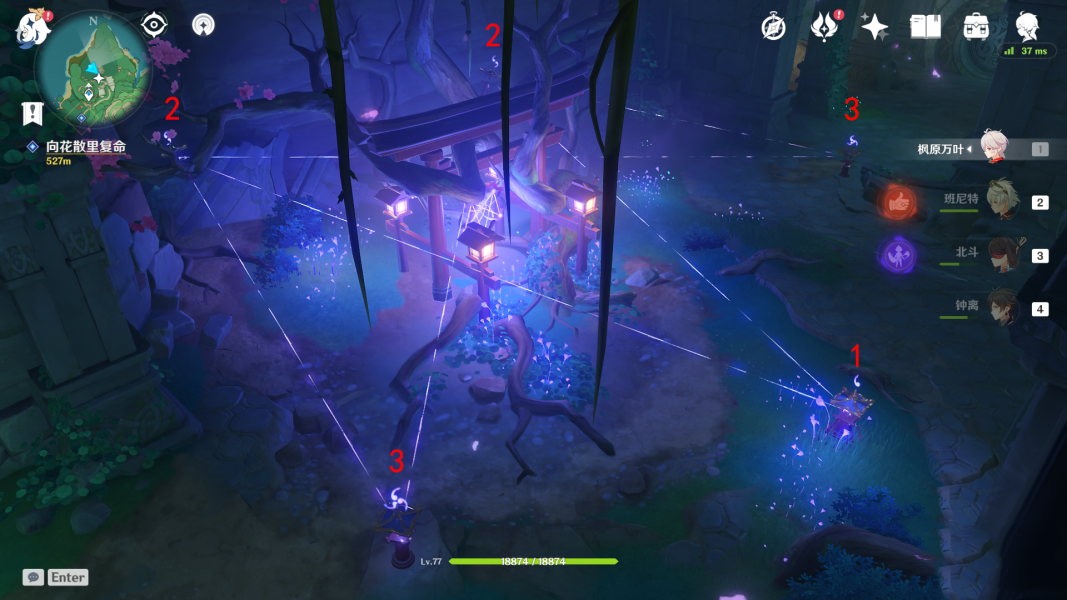Screen dimensions: 1067x600
Task: Open the wish star icon
Action: click(x=875, y=27)
